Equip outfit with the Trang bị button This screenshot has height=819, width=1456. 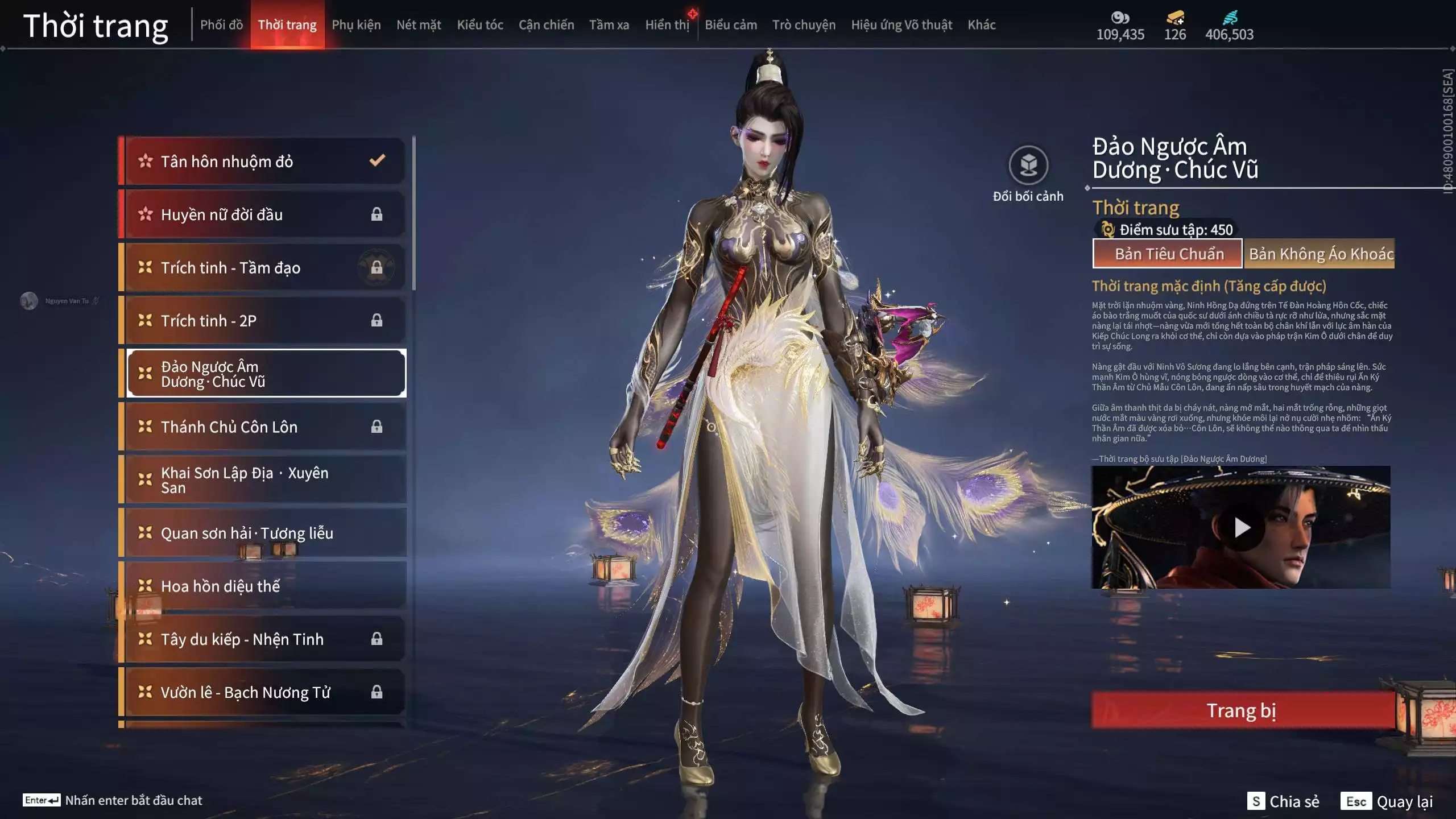pyautogui.click(x=1242, y=710)
